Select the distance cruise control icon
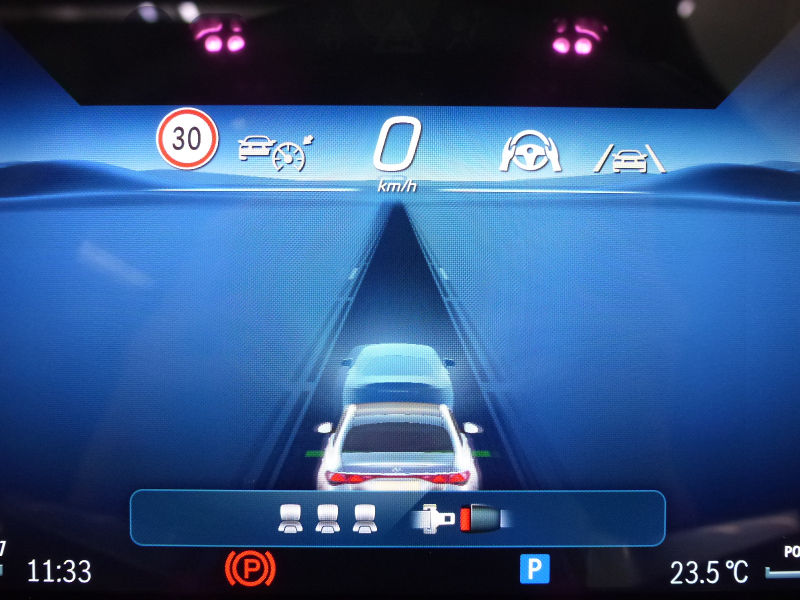The image size is (800, 600). coord(274,151)
